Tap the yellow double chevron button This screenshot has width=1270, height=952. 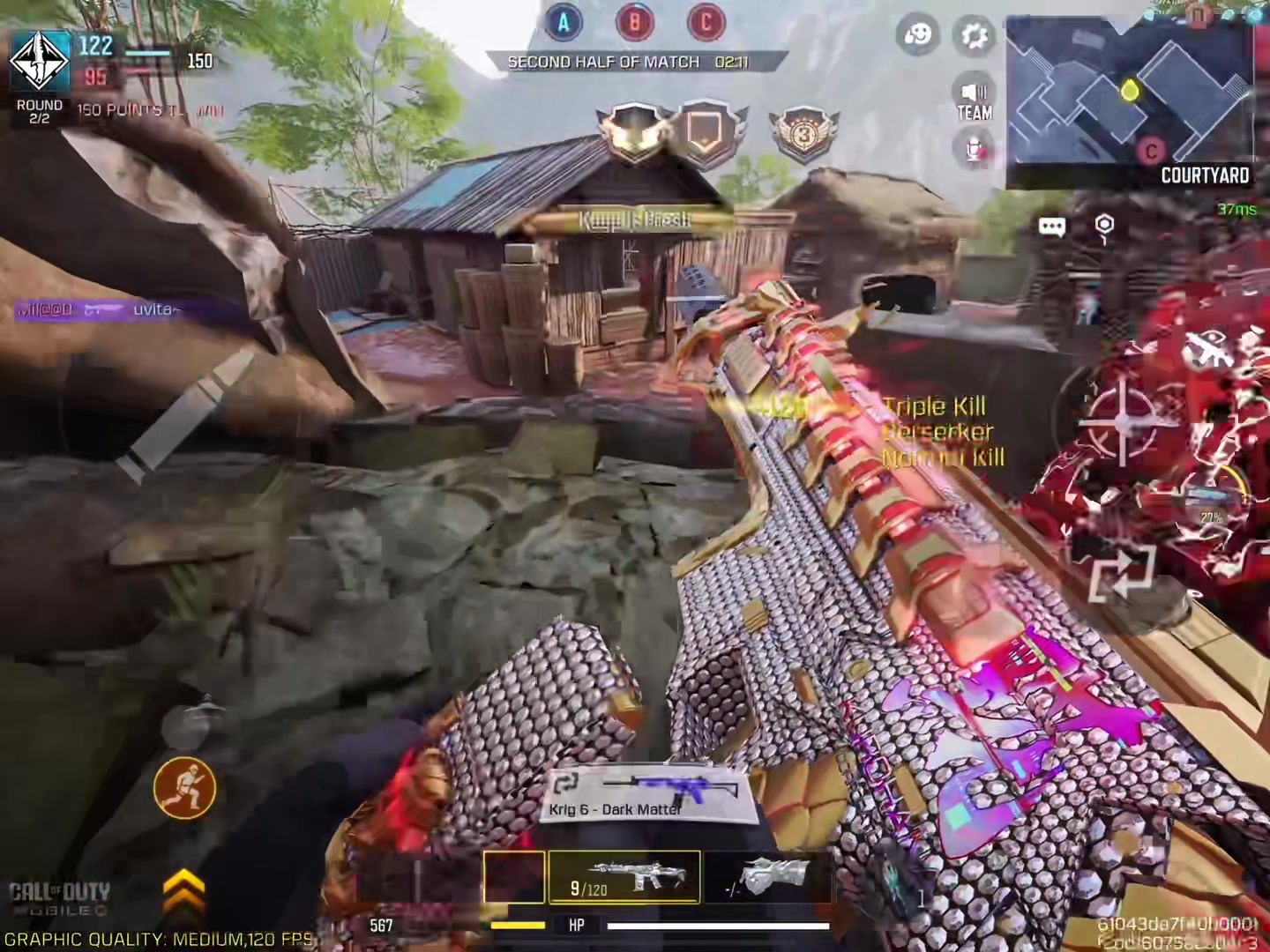coord(183,890)
